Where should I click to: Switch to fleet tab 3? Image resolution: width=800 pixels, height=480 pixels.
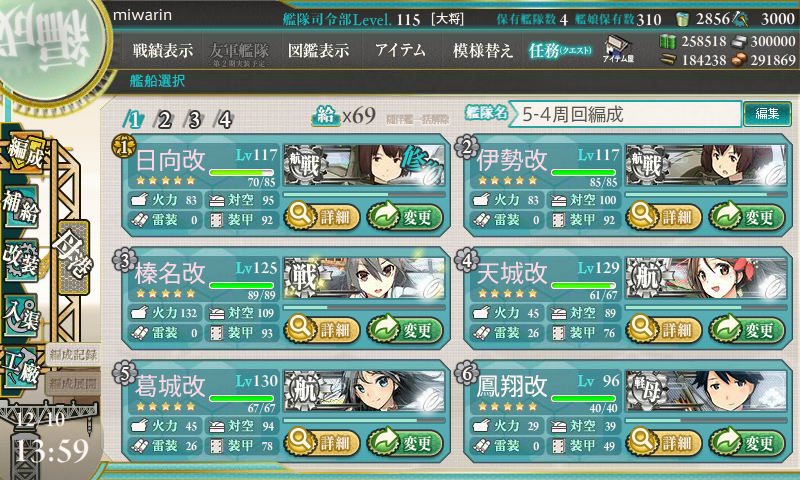pyautogui.click(x=194, y=120)
